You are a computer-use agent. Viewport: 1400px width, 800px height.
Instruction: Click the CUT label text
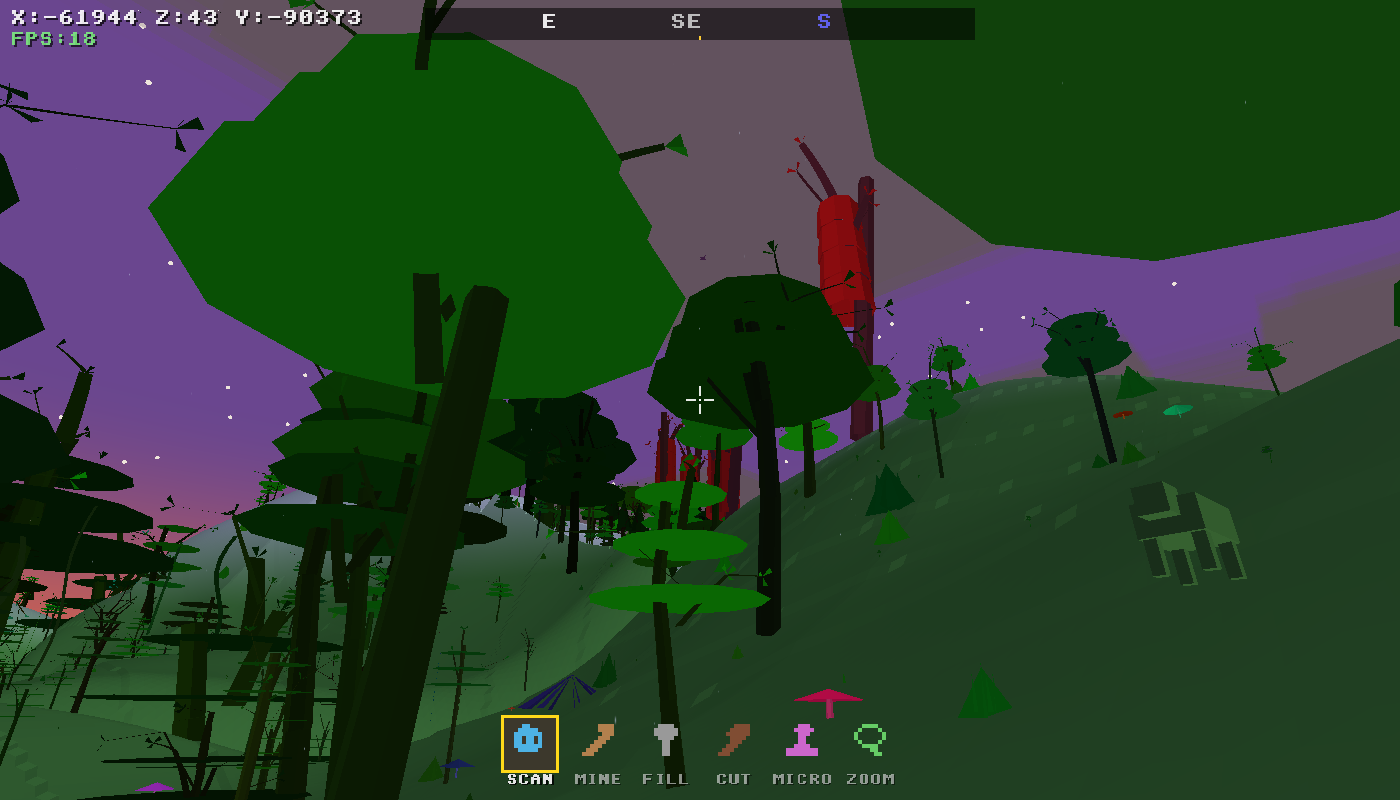(735, 778)
